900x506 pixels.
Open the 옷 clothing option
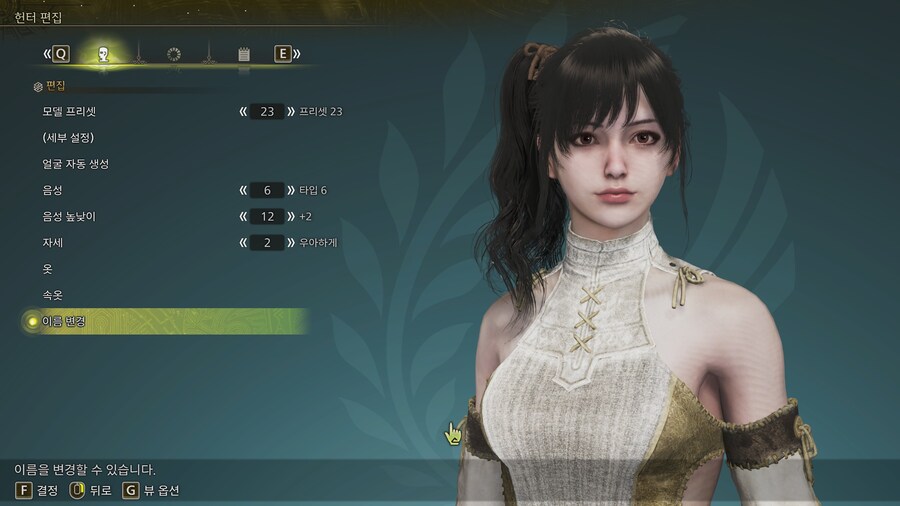(47, 269)
